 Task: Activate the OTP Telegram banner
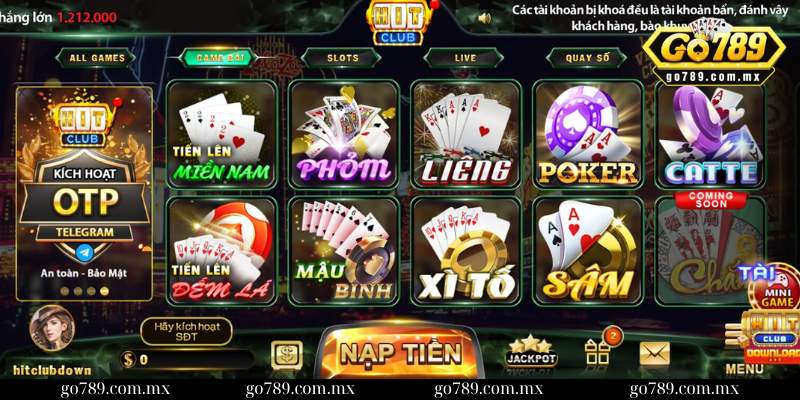[x=84, y=195]
